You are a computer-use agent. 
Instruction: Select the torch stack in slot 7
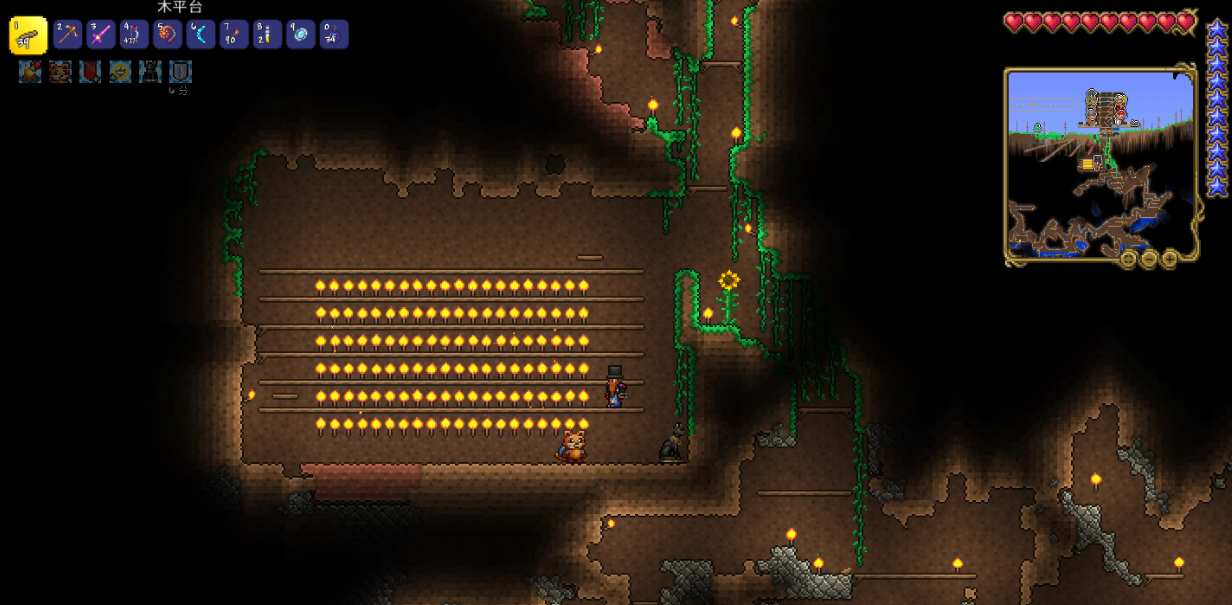pos(234,35)
